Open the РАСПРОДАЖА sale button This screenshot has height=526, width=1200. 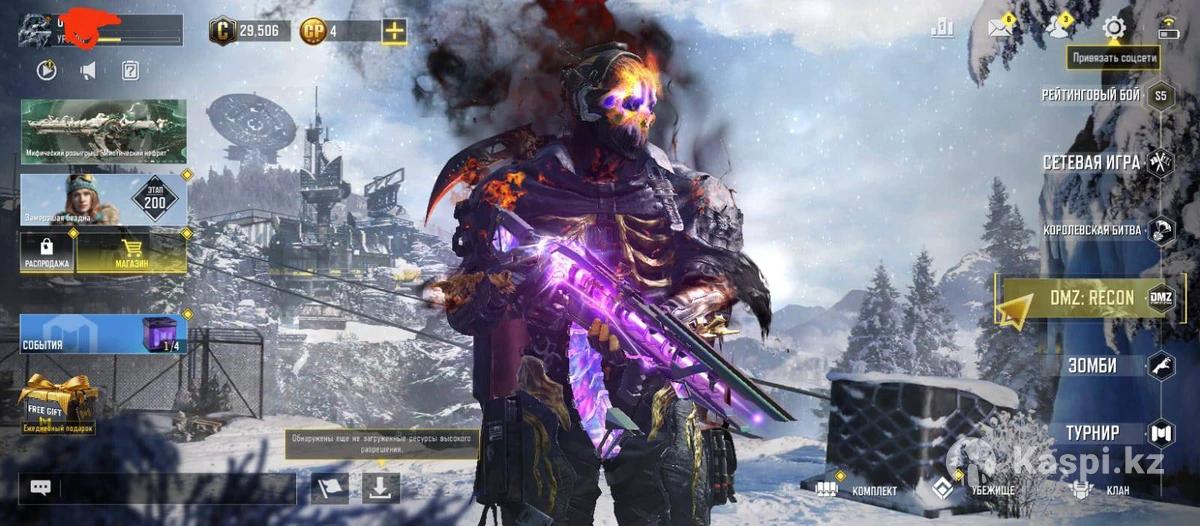click(47, 253)
